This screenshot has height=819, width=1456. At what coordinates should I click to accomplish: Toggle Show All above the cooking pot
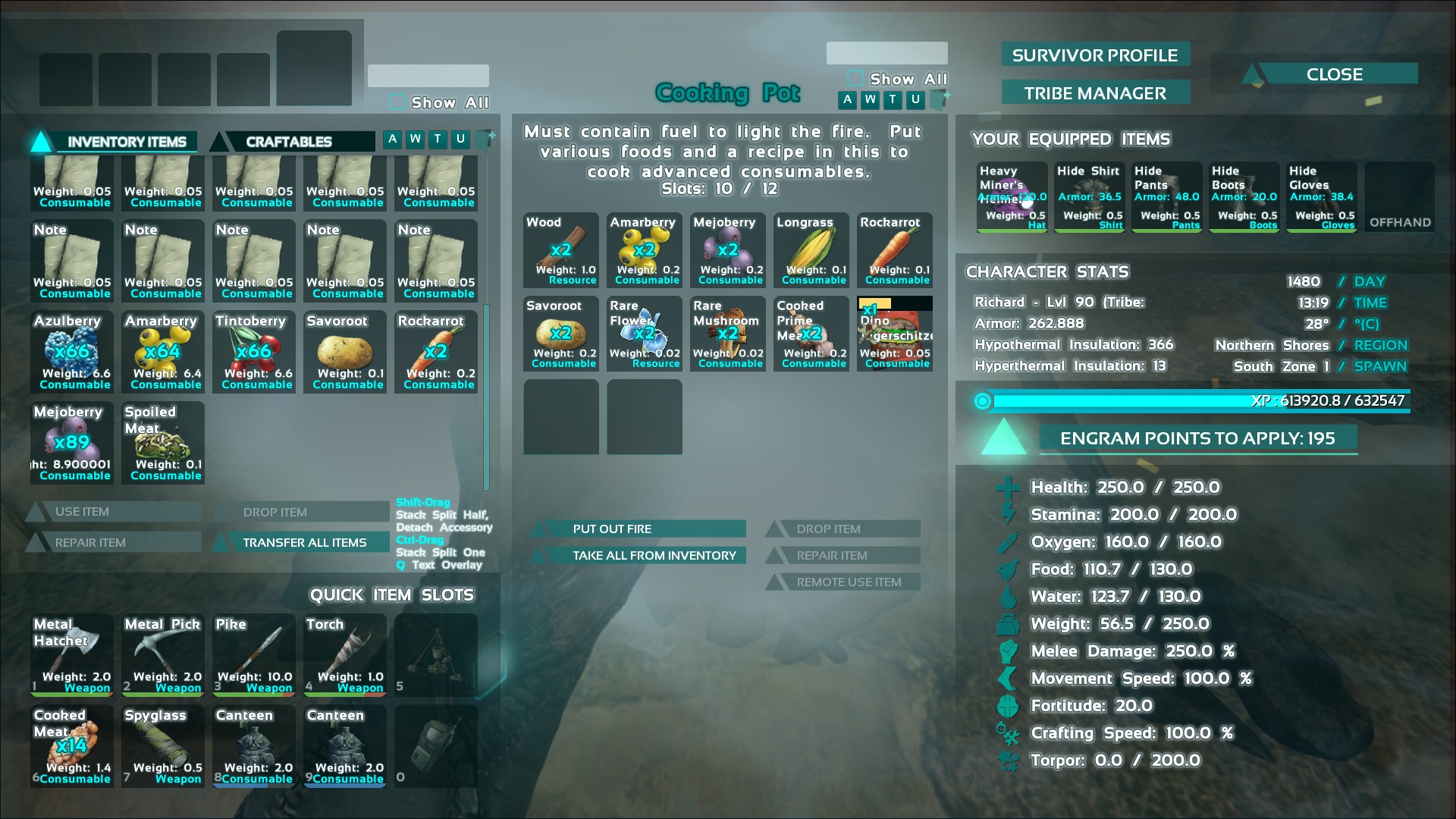coord(855,79)
